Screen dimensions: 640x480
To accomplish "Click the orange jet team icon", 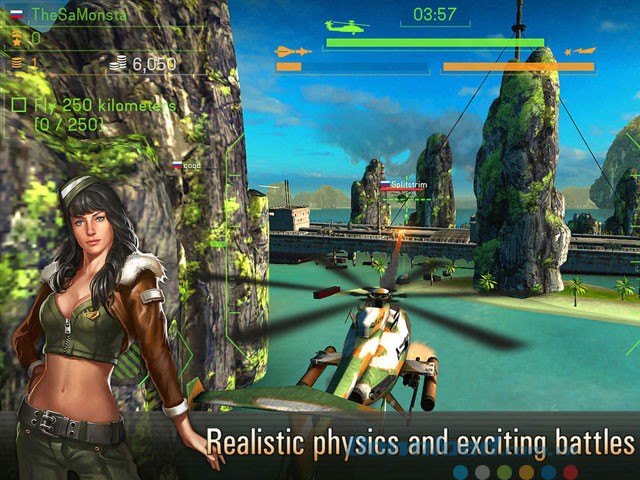I will pos(581,51).
